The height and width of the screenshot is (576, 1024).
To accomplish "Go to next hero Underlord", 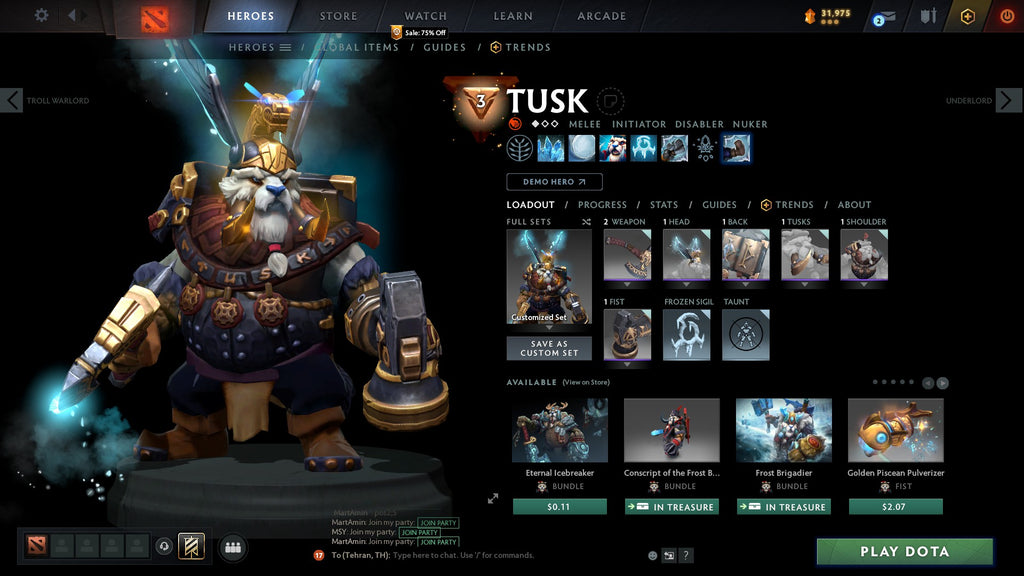I will pyautogui.click(x=1008, y=100).
